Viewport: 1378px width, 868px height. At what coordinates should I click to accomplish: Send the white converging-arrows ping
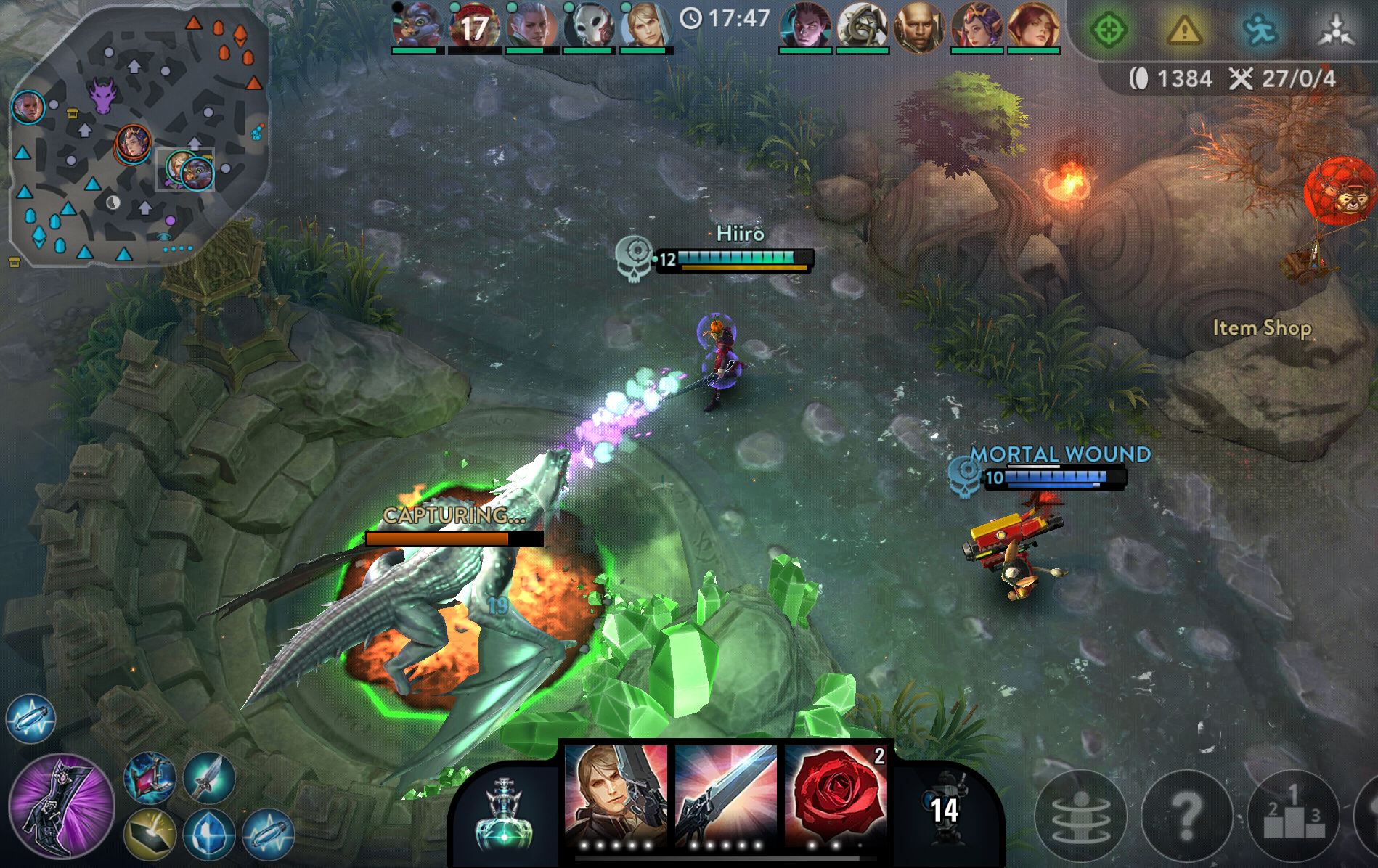(x=1336, y=30)
